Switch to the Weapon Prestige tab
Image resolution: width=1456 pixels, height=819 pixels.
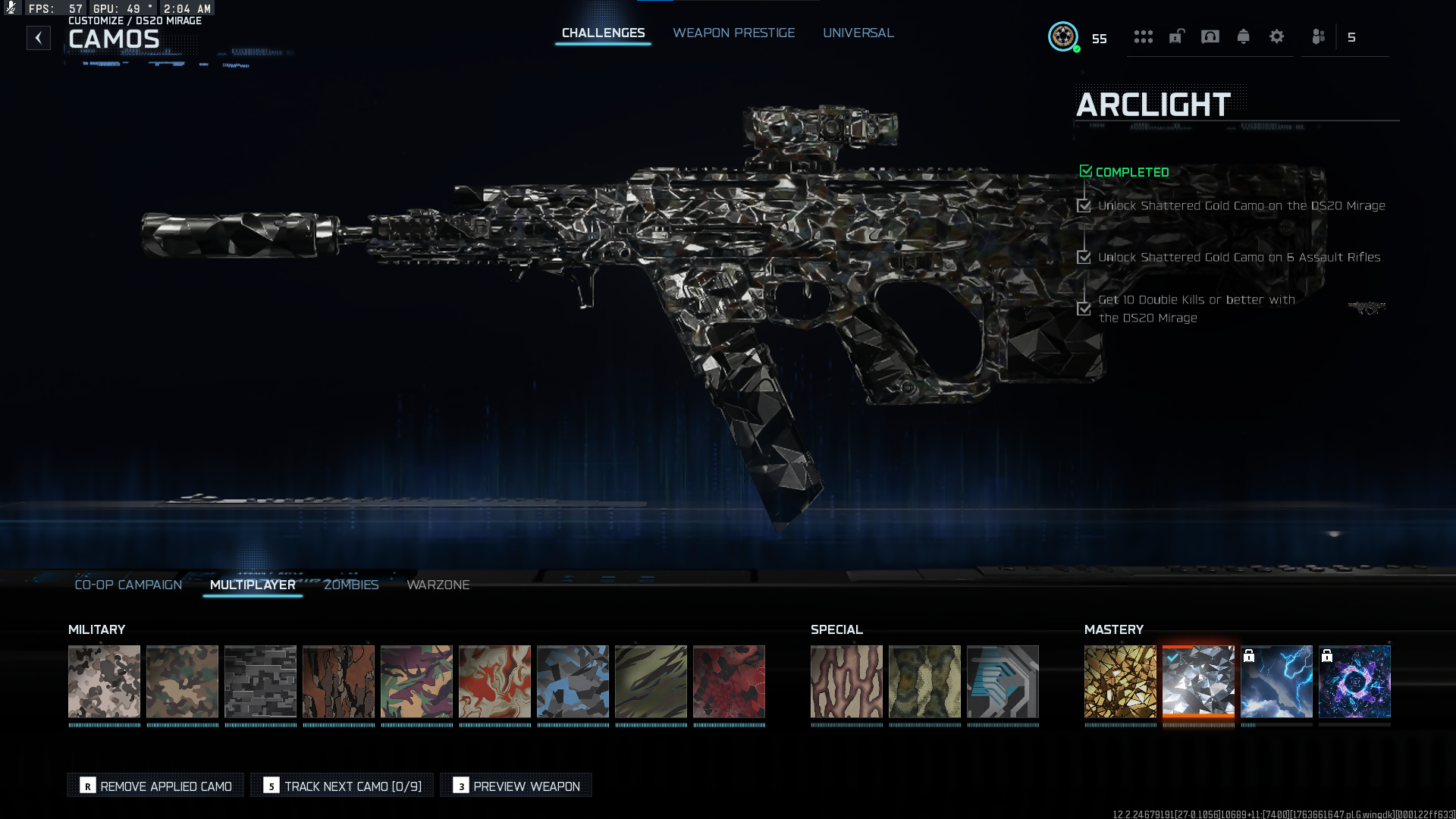coord(733,33)
